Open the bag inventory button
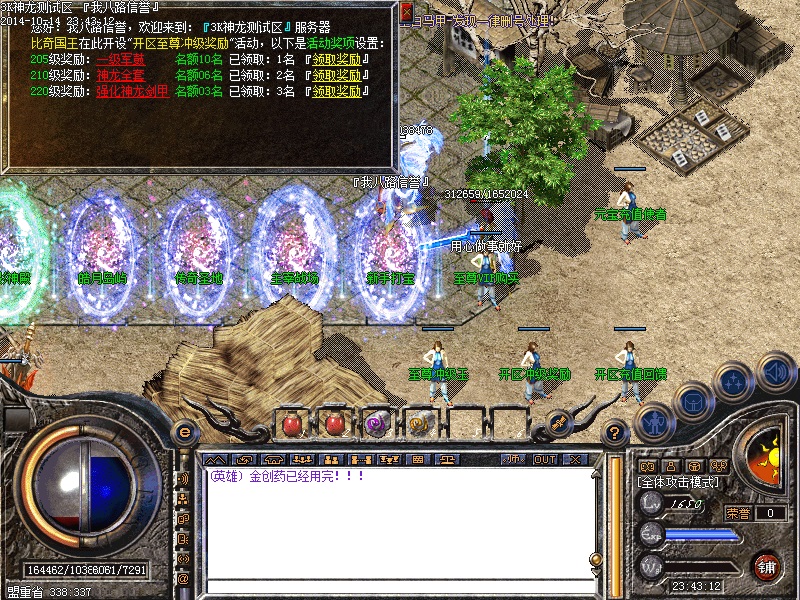Image resolution: width=800 pixels, height=600 pixels. click(x=691, y=402)
